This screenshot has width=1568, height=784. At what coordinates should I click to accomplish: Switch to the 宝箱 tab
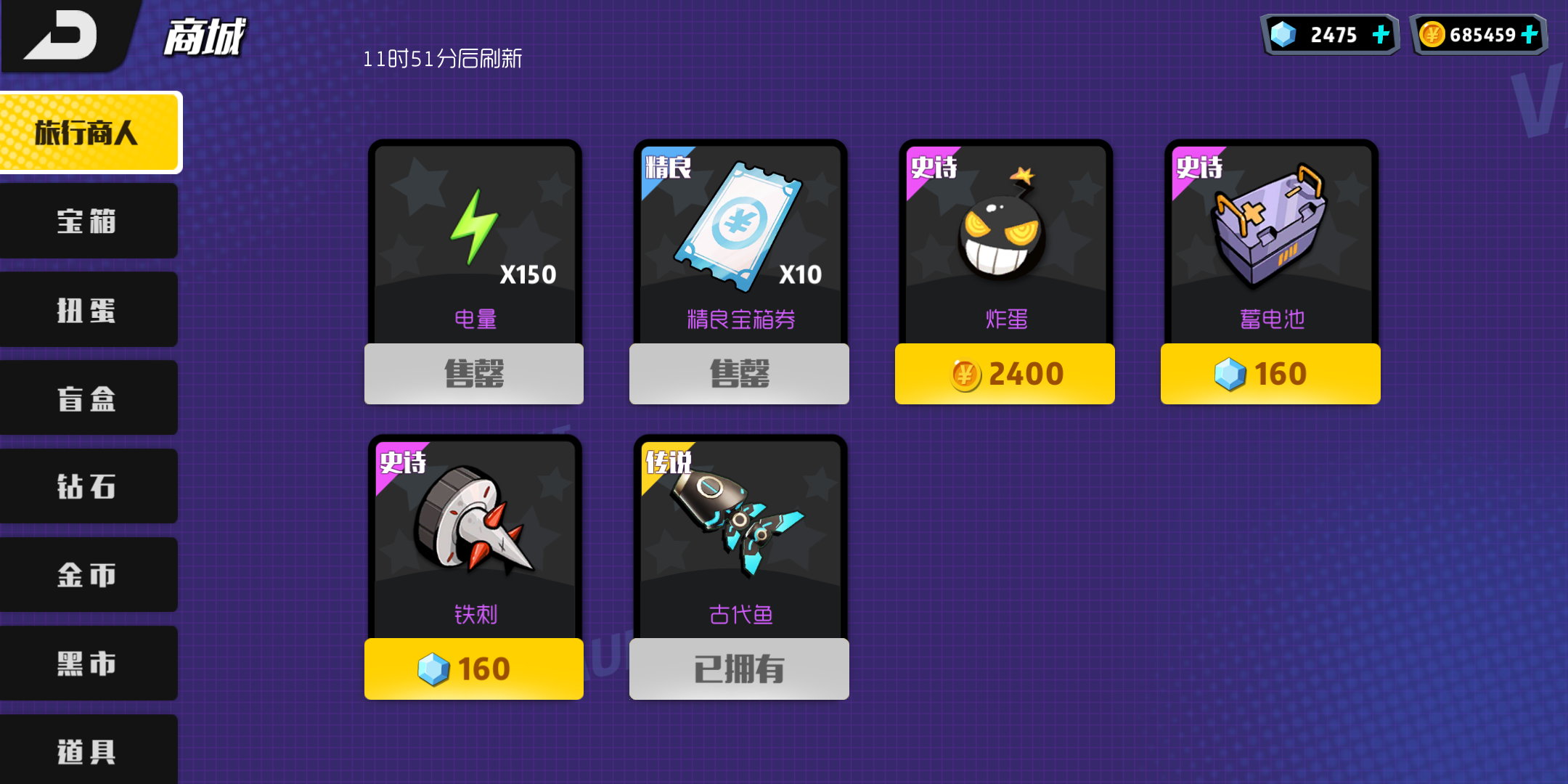pos(87,221)
